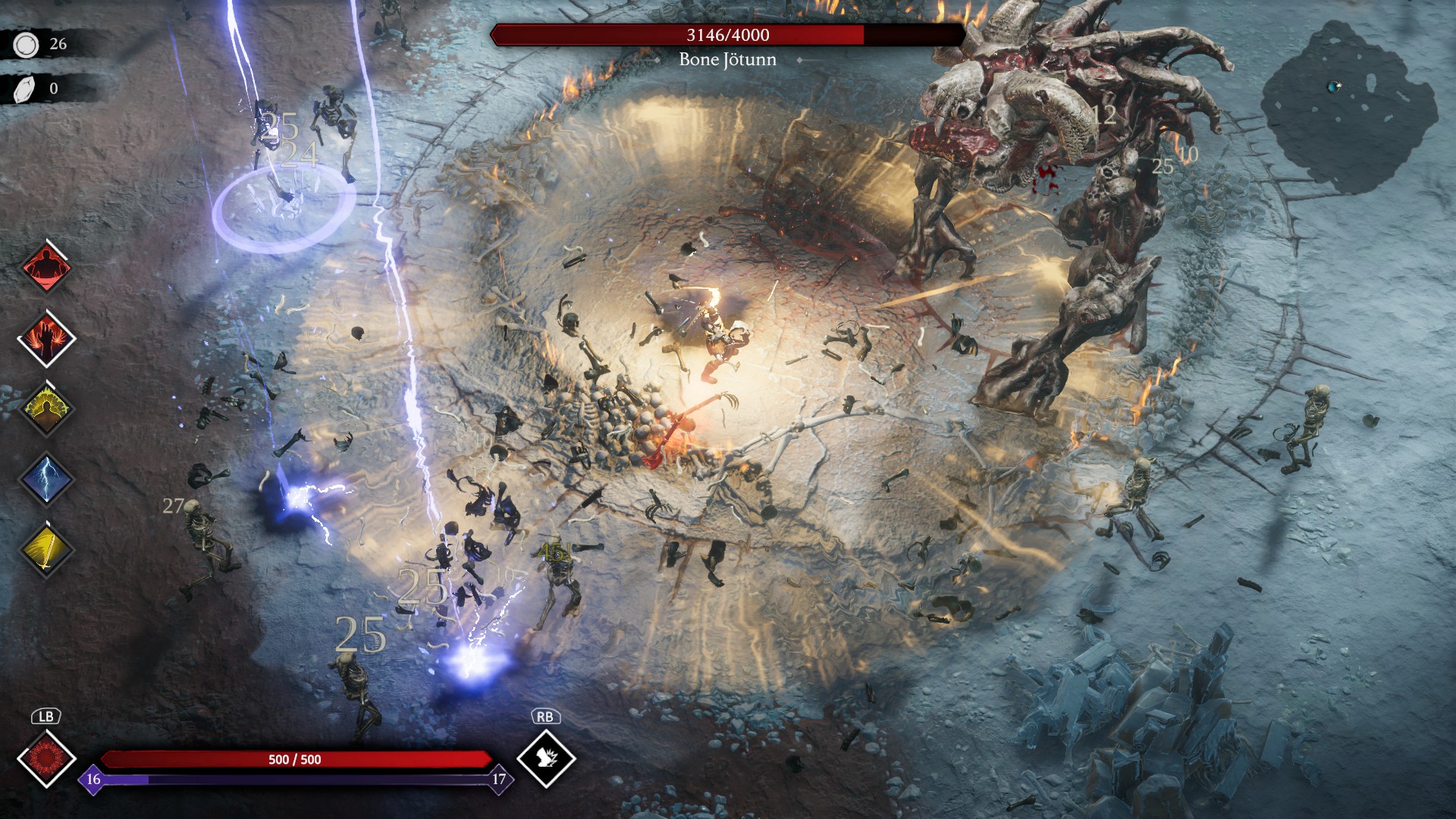This screenshot has width=1456, height=819.
Task: Click the LB button label above the vortex skill
Action: click(x=47, y=715)
